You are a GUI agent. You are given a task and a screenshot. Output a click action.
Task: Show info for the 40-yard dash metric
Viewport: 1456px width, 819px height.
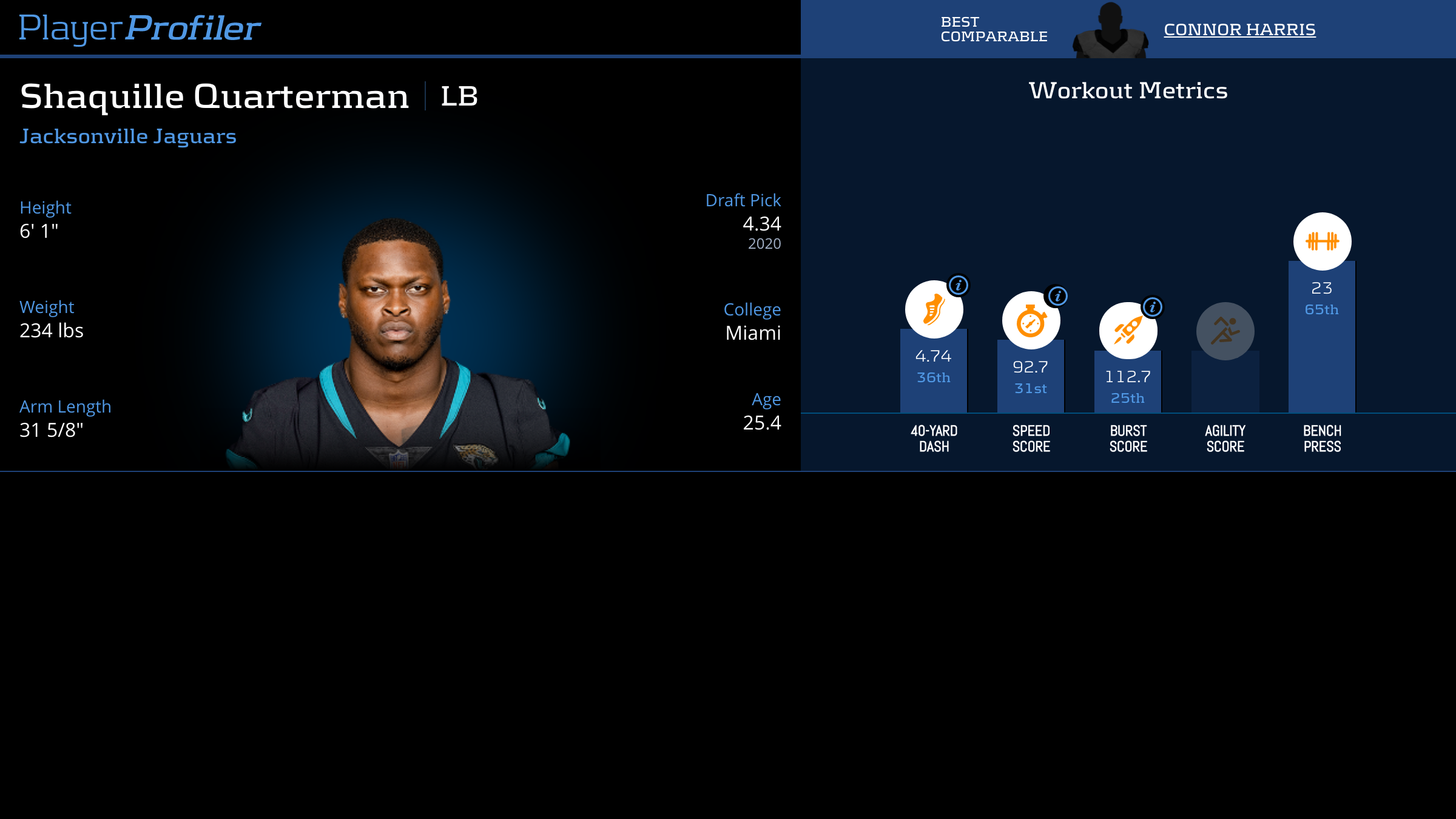coord(958,285)
